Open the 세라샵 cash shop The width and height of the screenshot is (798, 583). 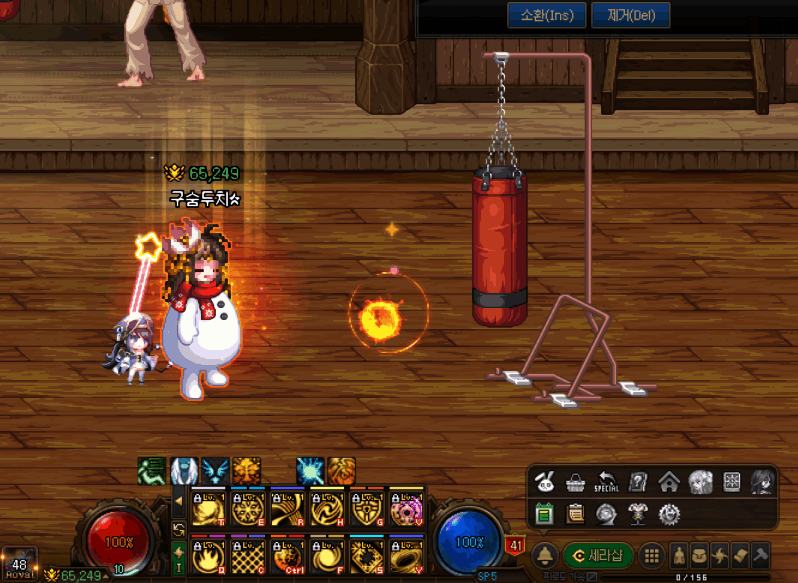tap(598, 556)
